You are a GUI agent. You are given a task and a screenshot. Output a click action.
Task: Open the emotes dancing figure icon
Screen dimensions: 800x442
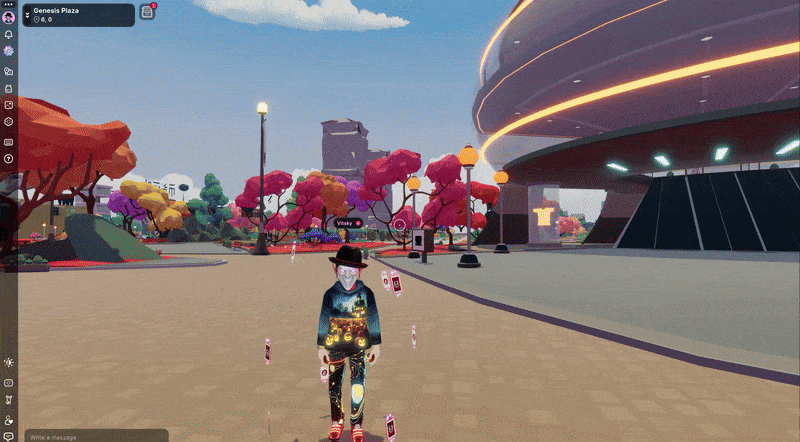pyautogui.click(x=9, y=400)
